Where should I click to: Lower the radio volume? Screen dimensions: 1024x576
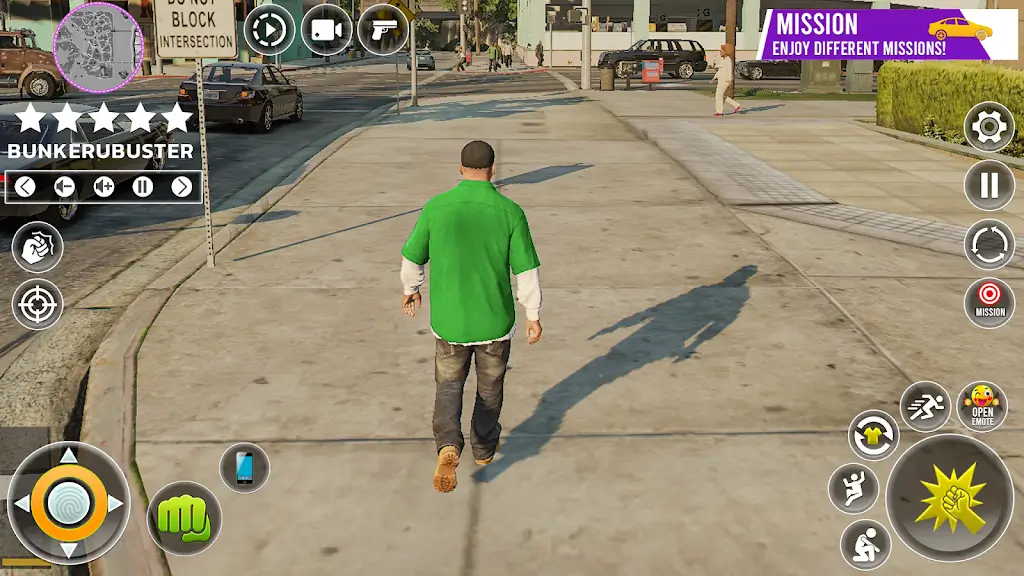pos(64,186)
